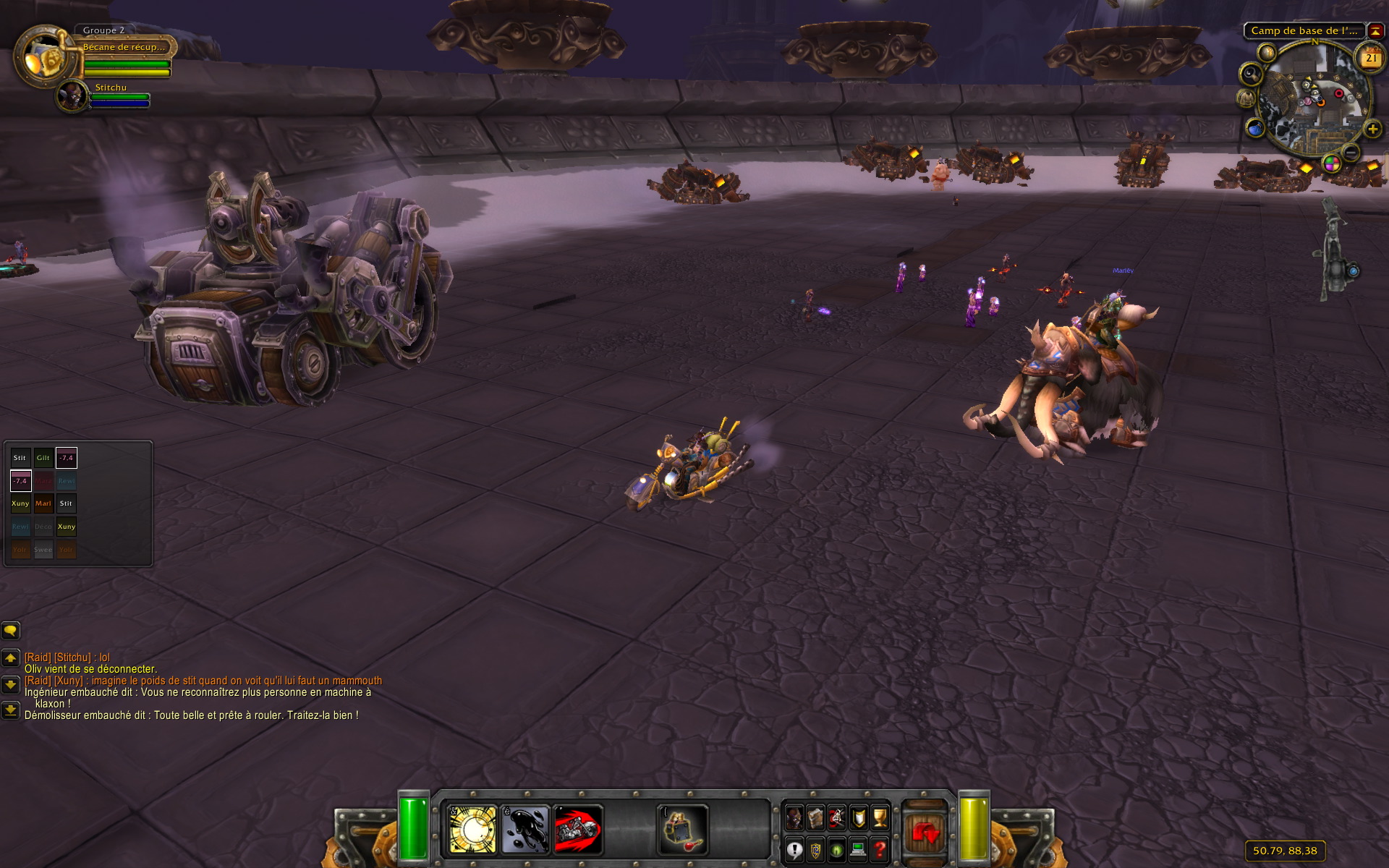Open the achievements shield micro button
This screenshot has width=1389, height=868.
click(x=859, y=818)
